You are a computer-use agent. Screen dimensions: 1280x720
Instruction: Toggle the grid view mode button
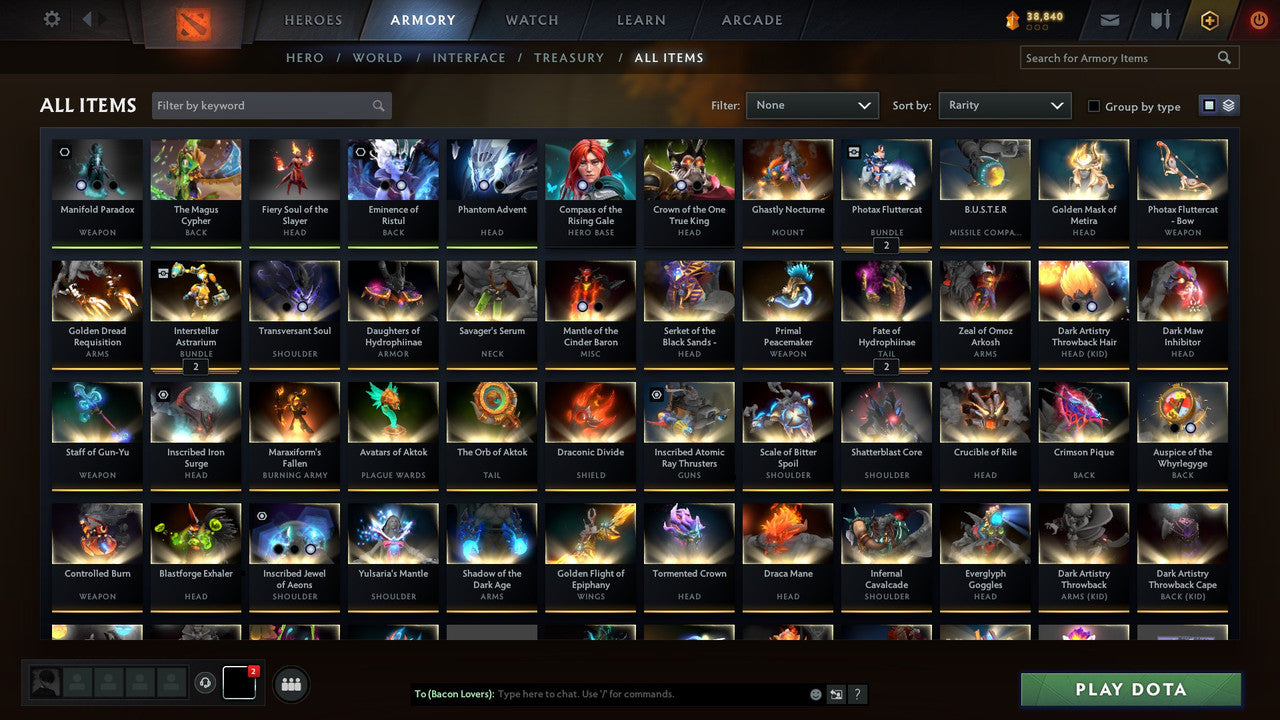(1211, 104)
